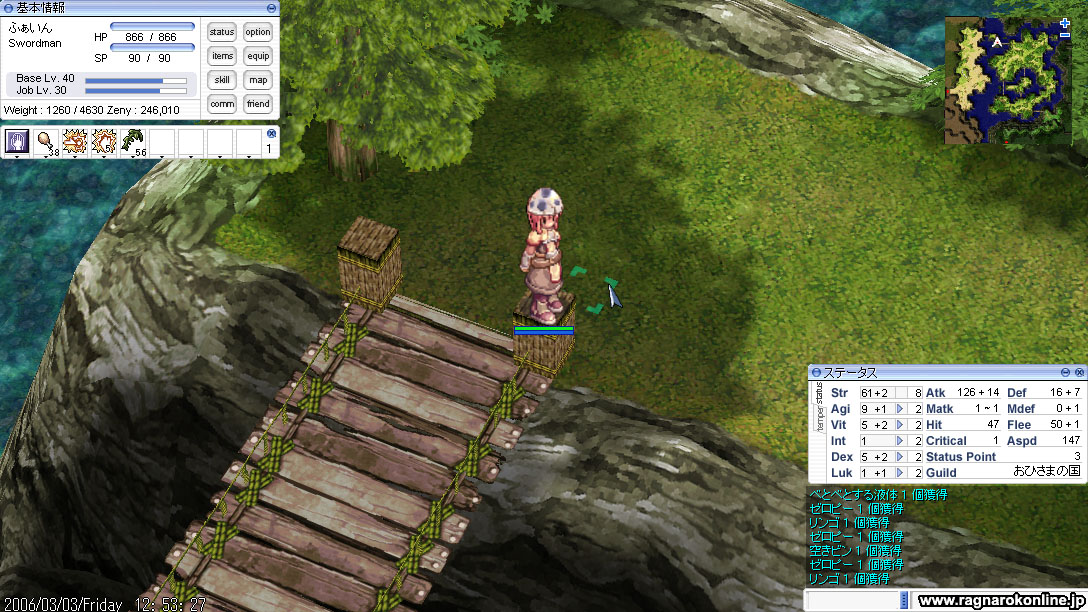Zoom in the minimap with plus button
Image resolution: width=1088 pixels, height=612 pixels.
pos(1064,22)
